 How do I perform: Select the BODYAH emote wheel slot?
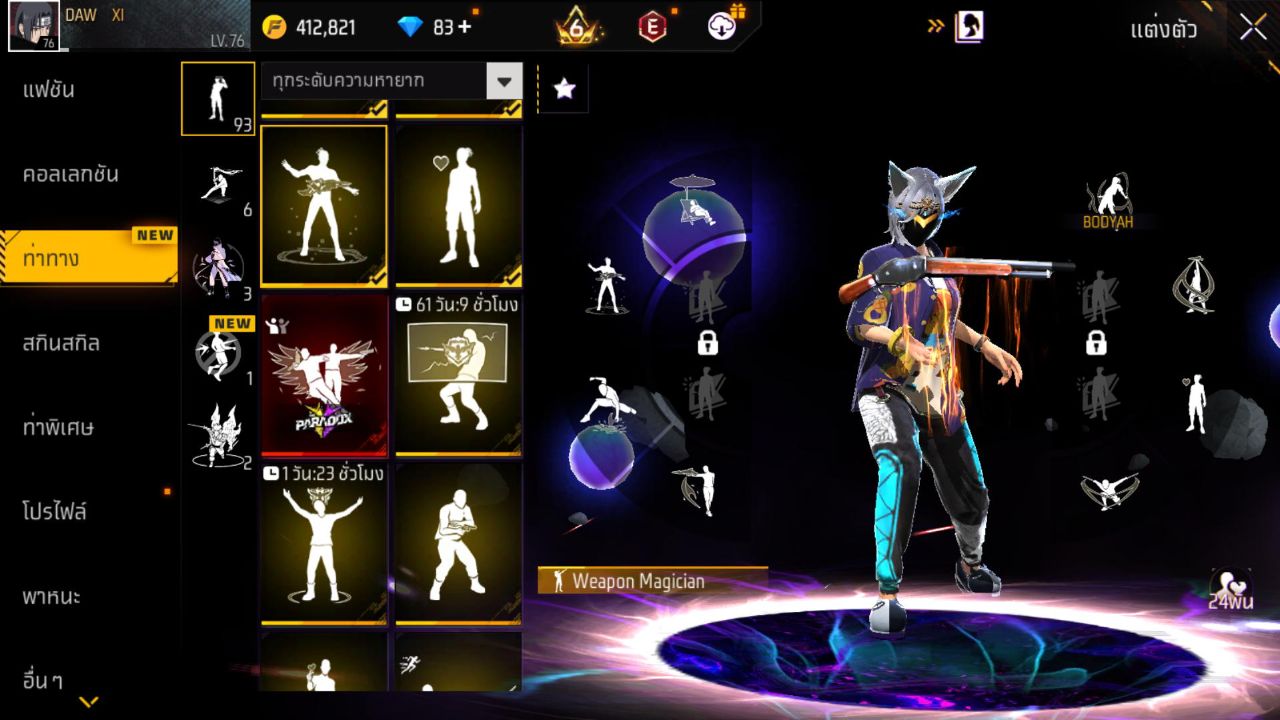pyautogui.click(x=1108, y=202)
